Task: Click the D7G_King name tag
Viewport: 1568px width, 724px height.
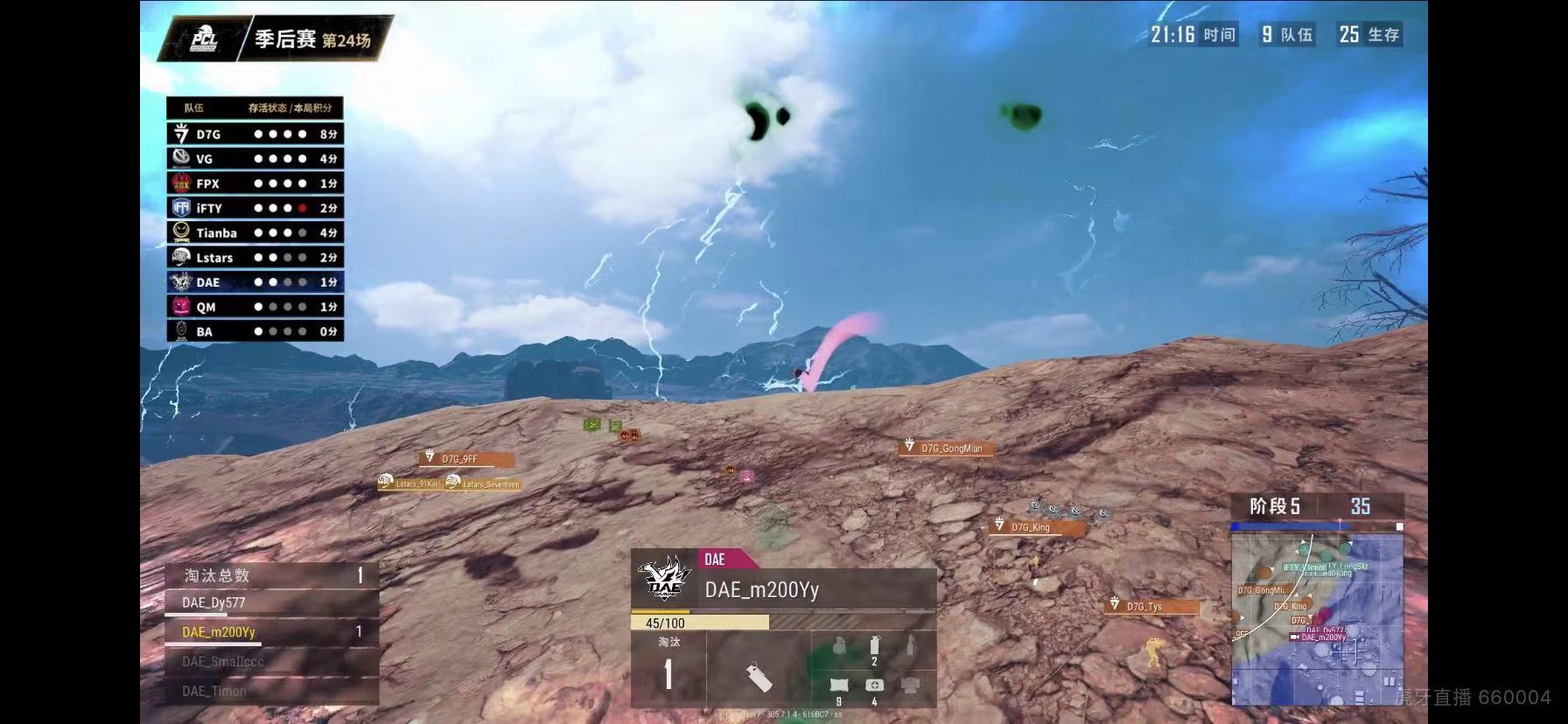Action: coord(1037,527)
